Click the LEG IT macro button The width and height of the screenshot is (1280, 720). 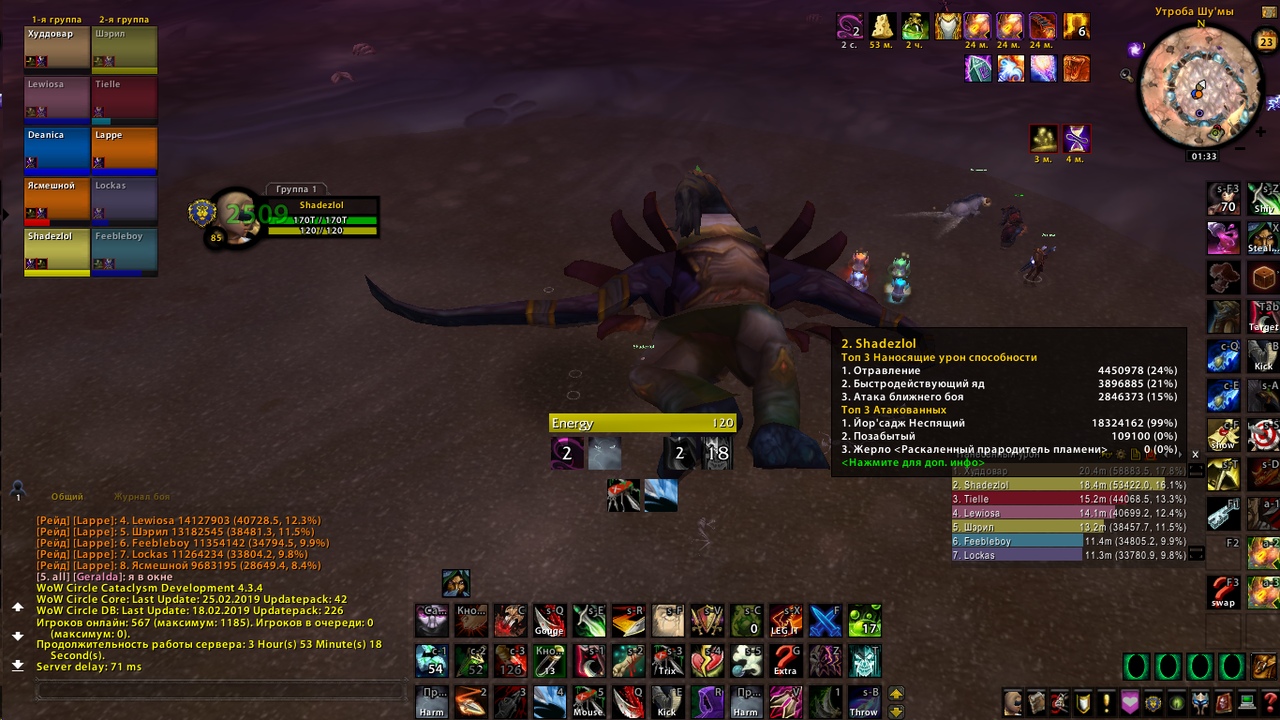click(785, 620)
